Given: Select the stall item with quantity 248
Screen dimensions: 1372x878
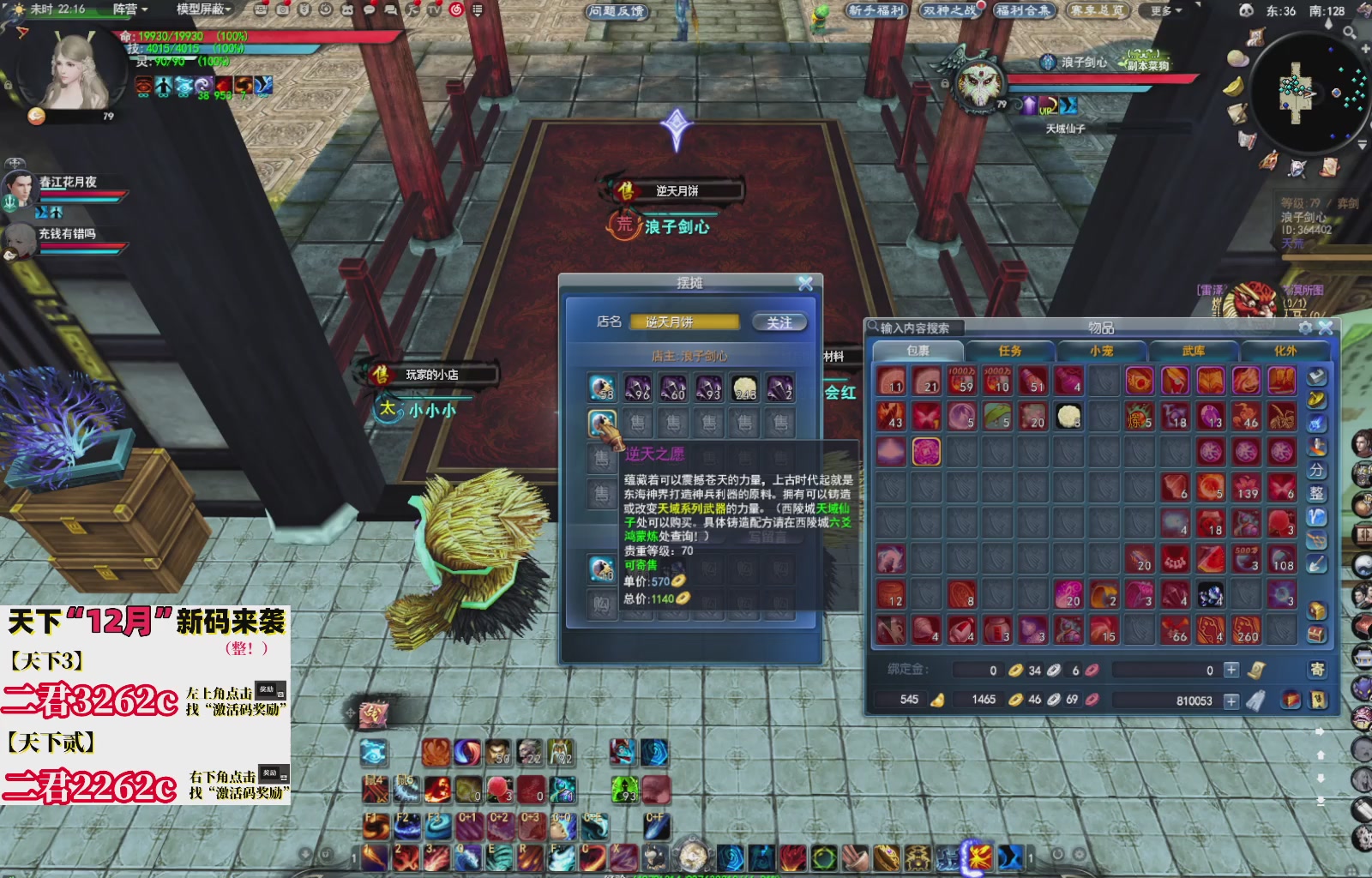Looking at the screenshot, I should pyautogui.click(x=744, y=388).
